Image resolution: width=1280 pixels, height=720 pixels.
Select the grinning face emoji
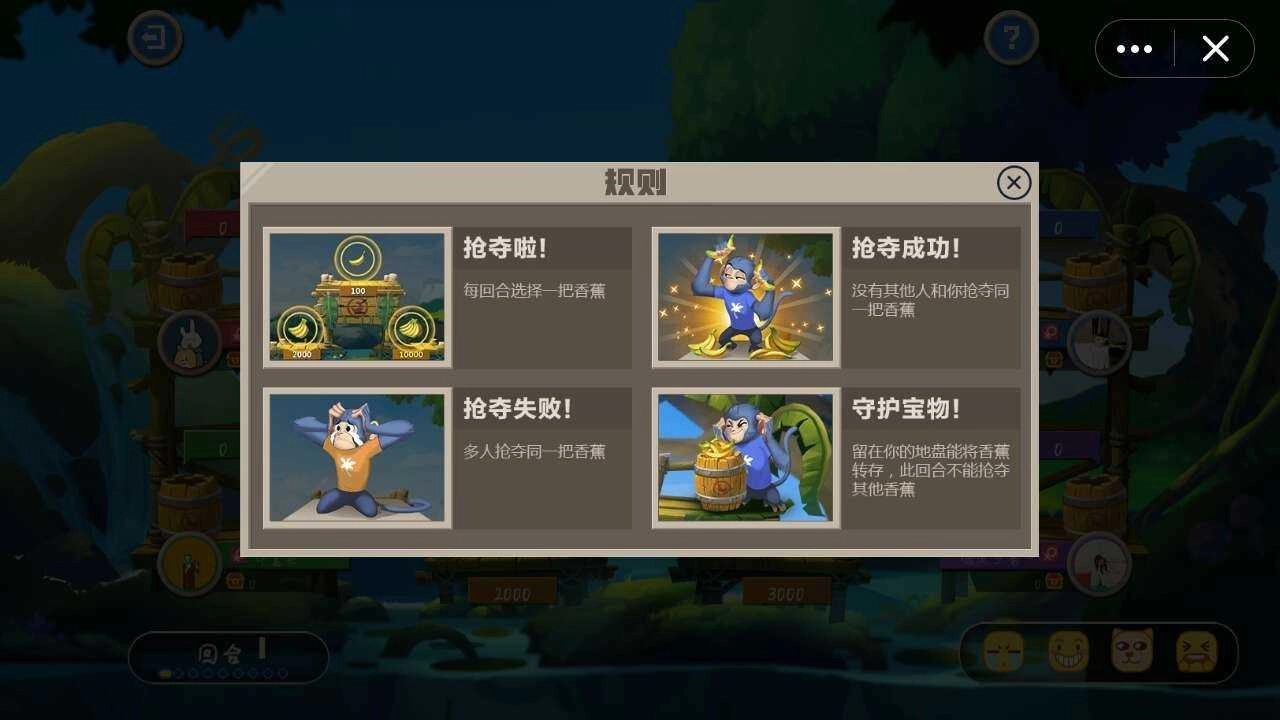pyautogui.click(x=1066, y=650)
